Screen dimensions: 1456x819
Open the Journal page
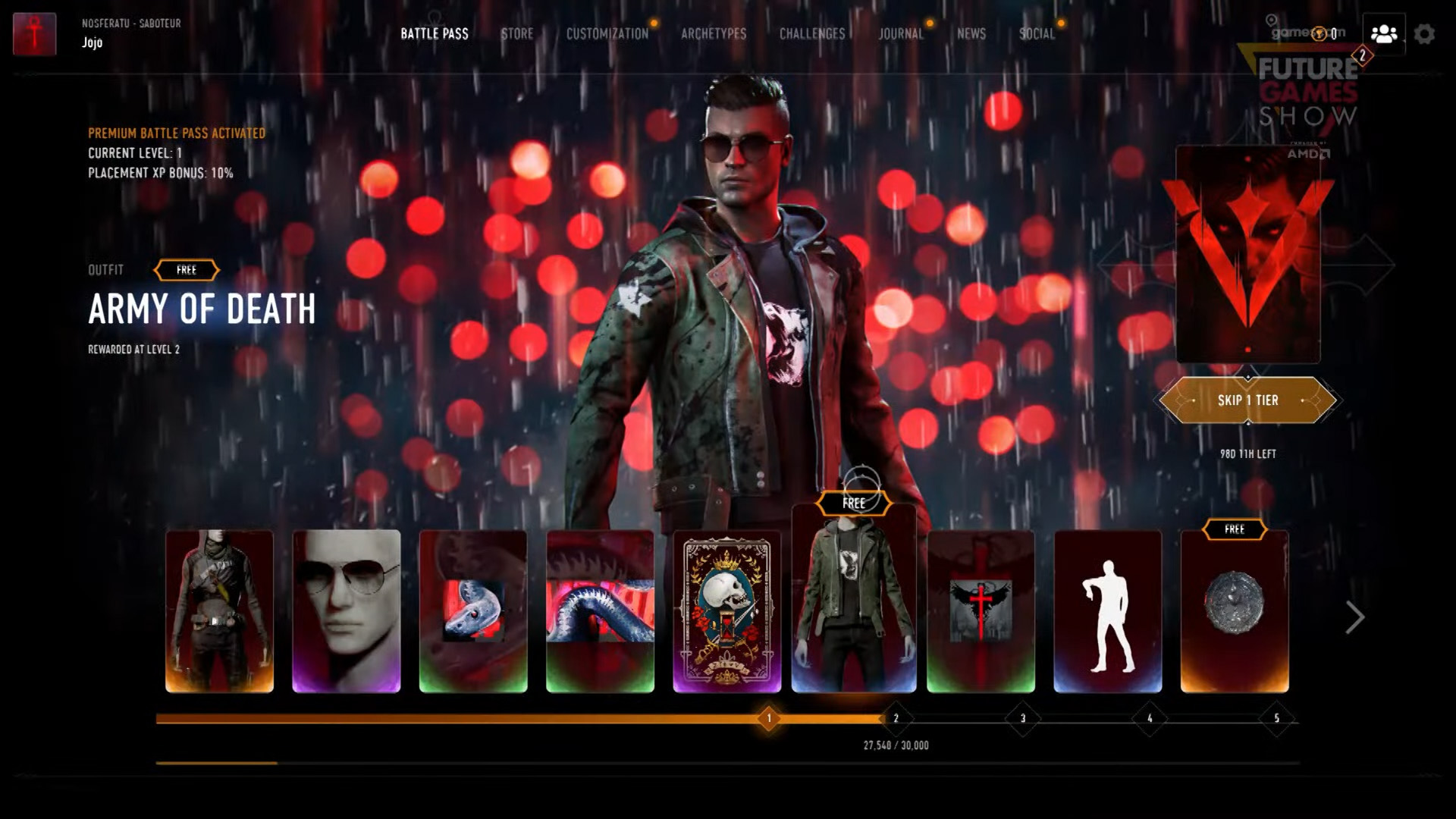[901, 33]
